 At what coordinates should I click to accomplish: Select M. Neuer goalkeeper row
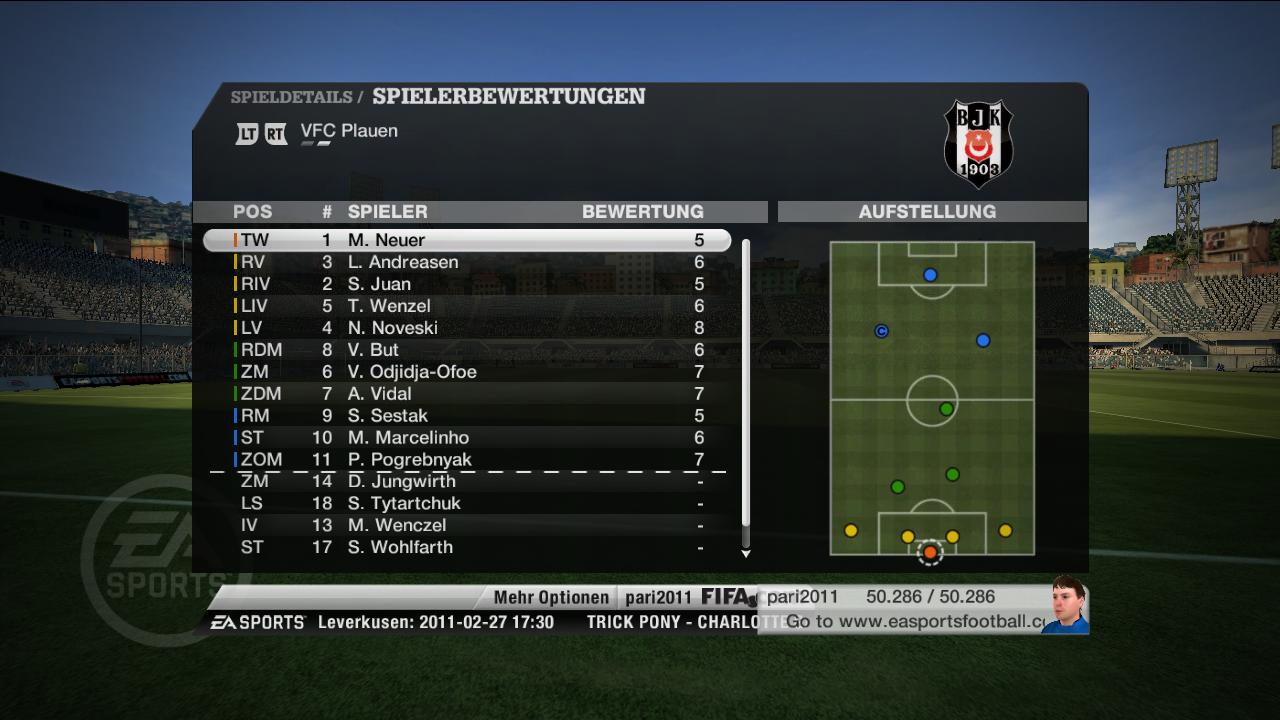coord(466,240)
